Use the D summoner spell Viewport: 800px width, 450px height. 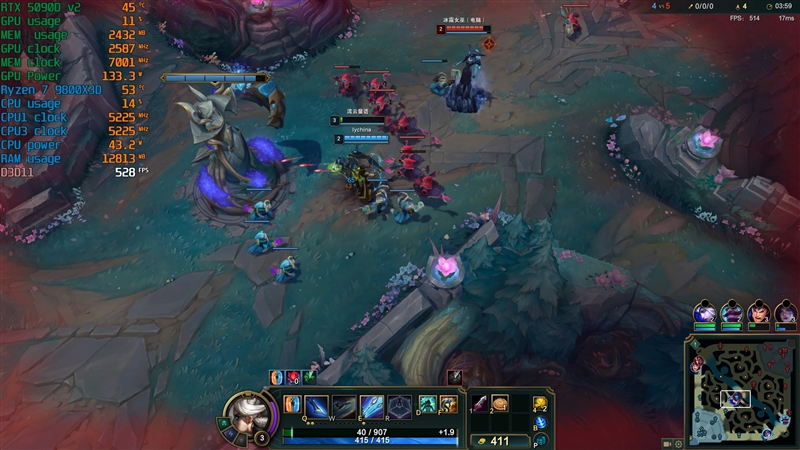pyautogui.click(x=427, y=404)
